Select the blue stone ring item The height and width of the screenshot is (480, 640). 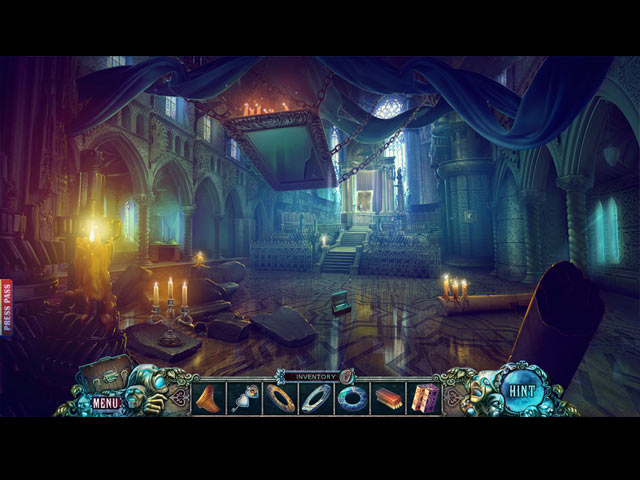tap(352, 398)
